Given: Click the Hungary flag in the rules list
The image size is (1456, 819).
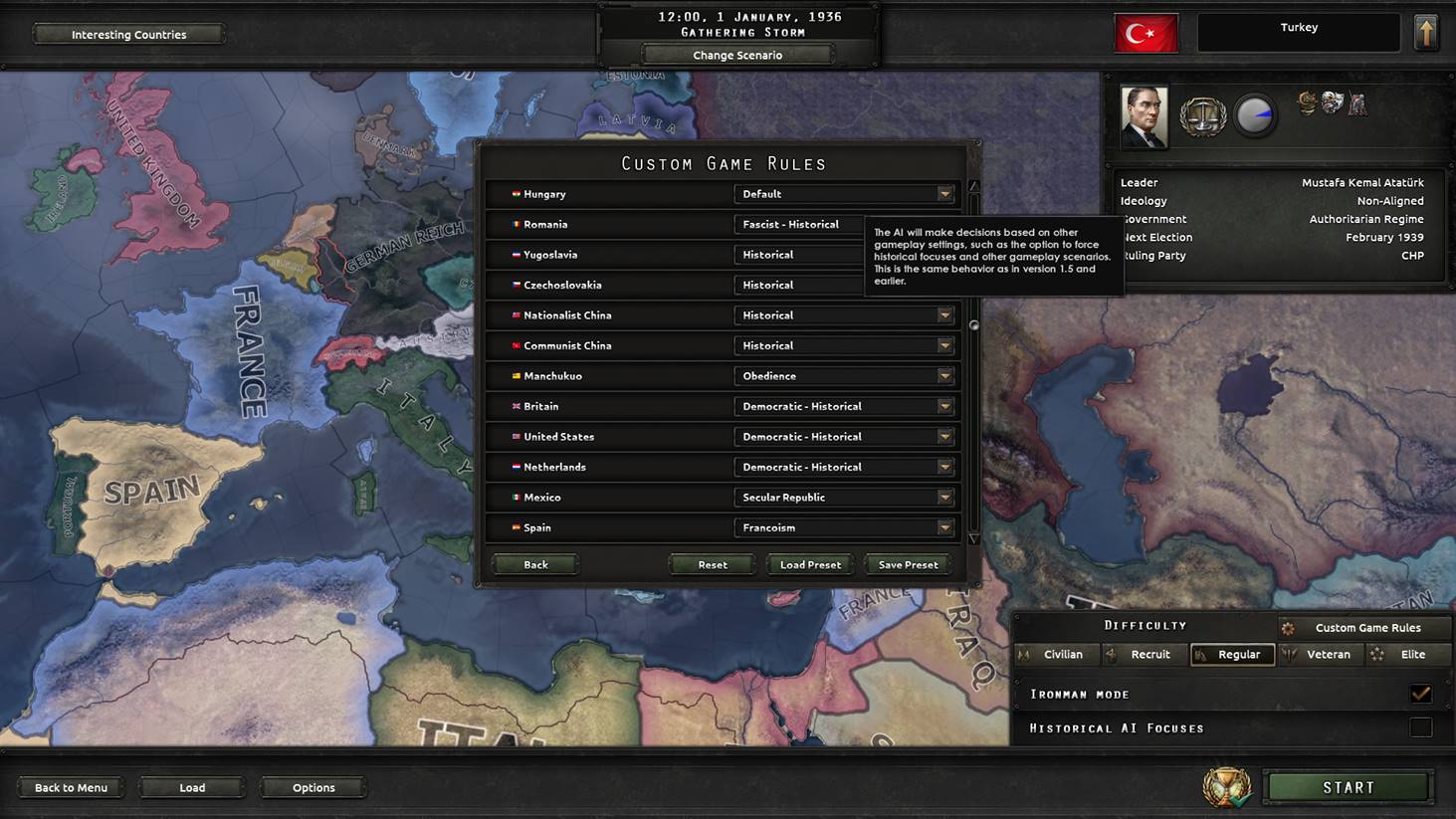Looking at the screenshot, I should pos(516,193).
